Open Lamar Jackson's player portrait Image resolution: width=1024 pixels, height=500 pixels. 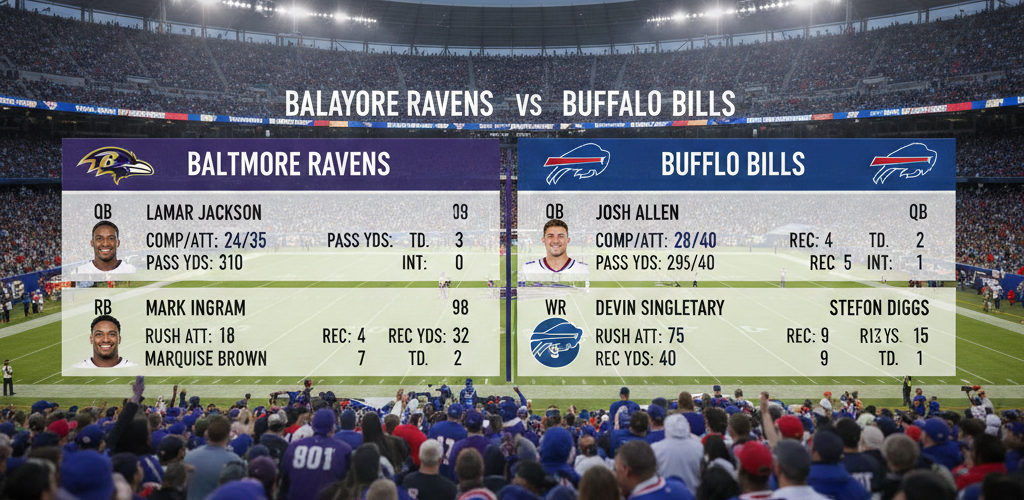[105, 246]
